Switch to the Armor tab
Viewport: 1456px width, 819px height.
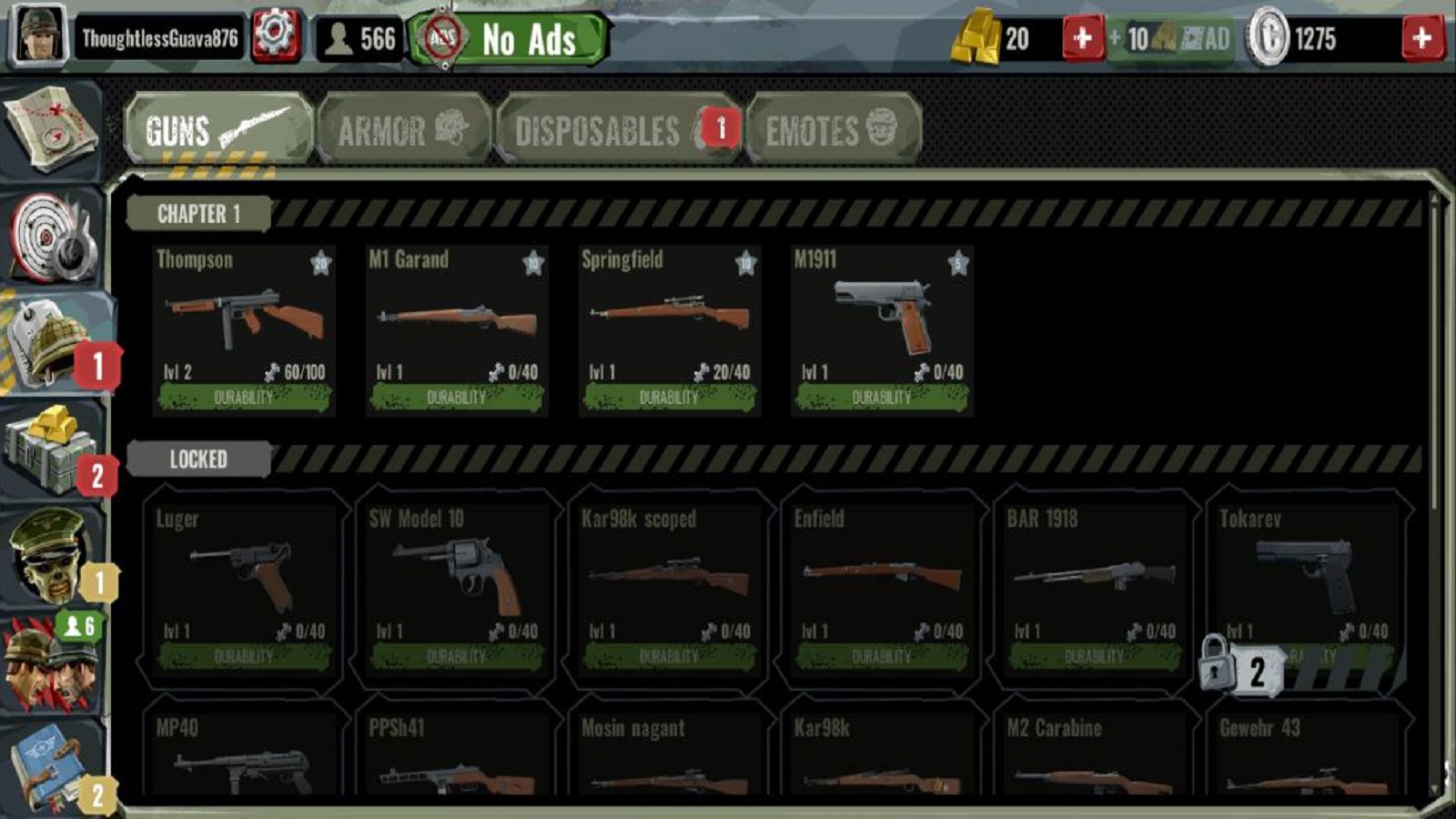403,130
